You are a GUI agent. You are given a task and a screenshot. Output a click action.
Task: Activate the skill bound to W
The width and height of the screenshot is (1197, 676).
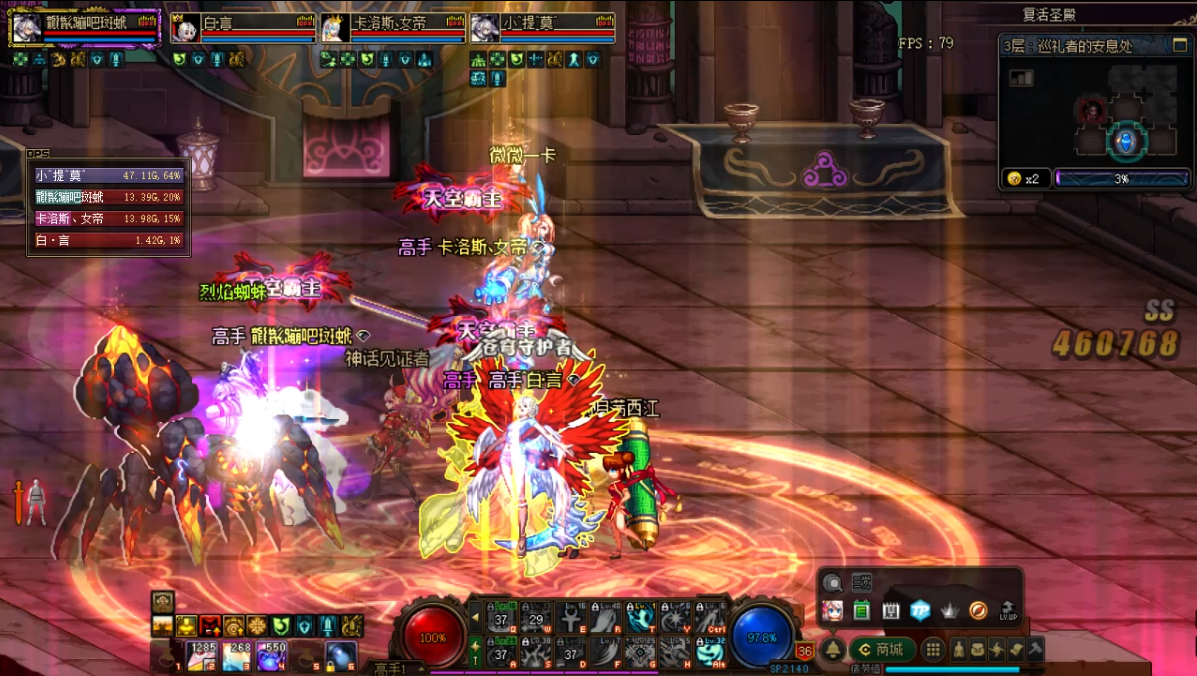click(536, 618)
